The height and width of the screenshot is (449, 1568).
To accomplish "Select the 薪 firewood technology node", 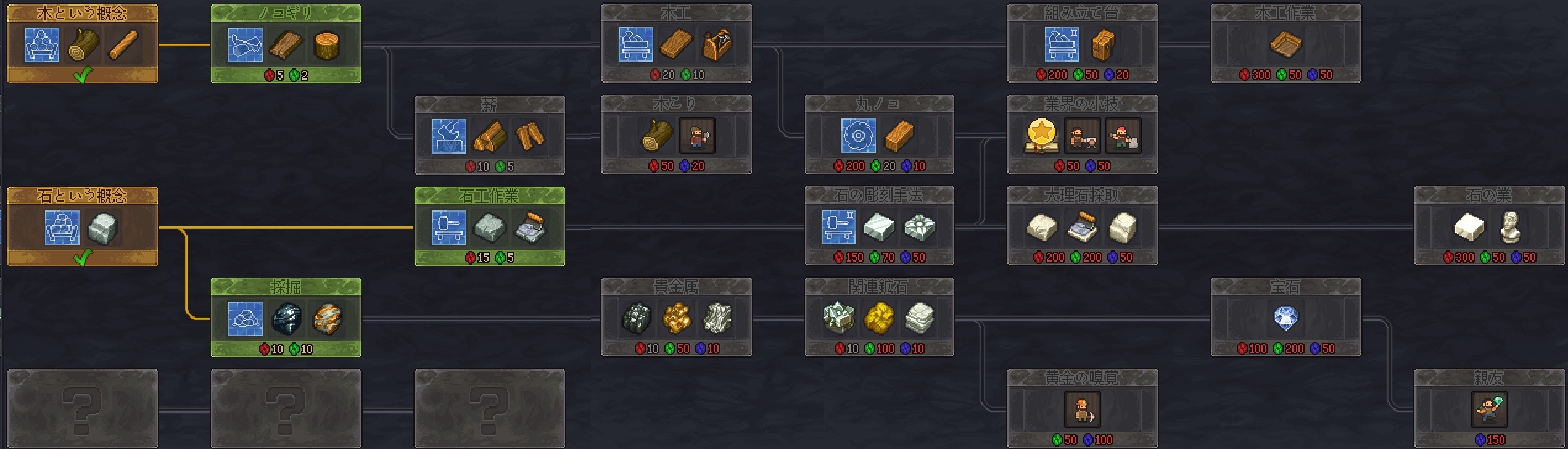I will coord(489,136).
